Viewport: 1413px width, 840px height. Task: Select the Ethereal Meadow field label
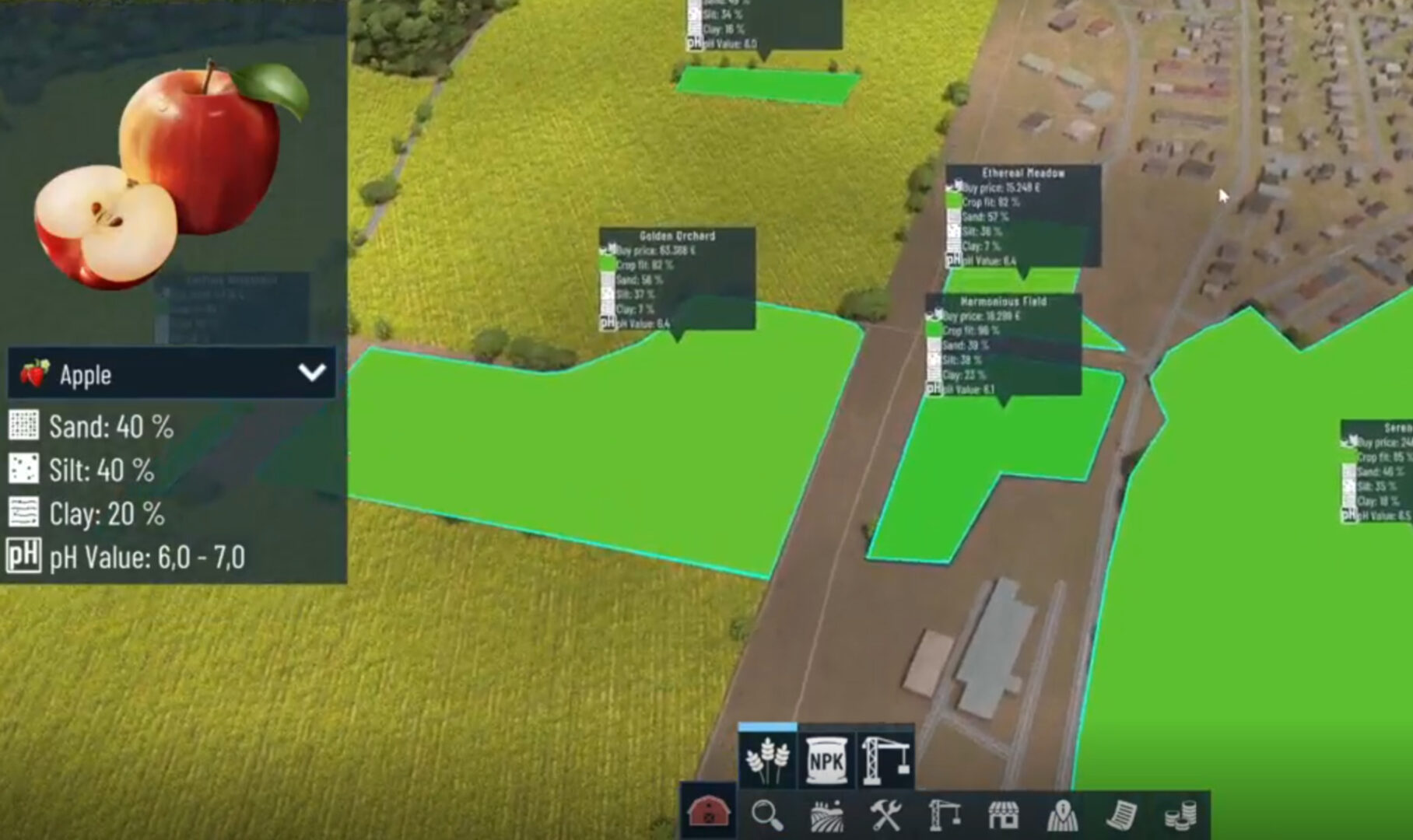coord(1023,173)
